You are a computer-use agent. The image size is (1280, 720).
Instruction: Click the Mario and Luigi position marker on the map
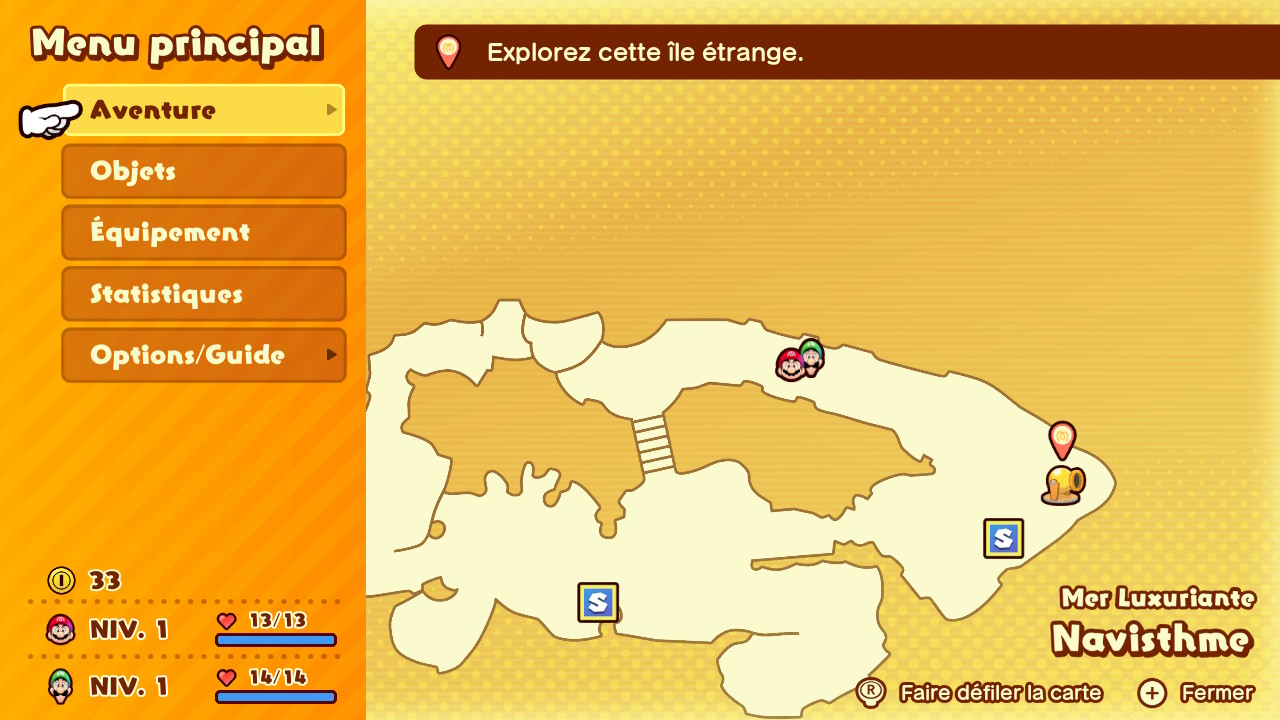tap(800, 363)
